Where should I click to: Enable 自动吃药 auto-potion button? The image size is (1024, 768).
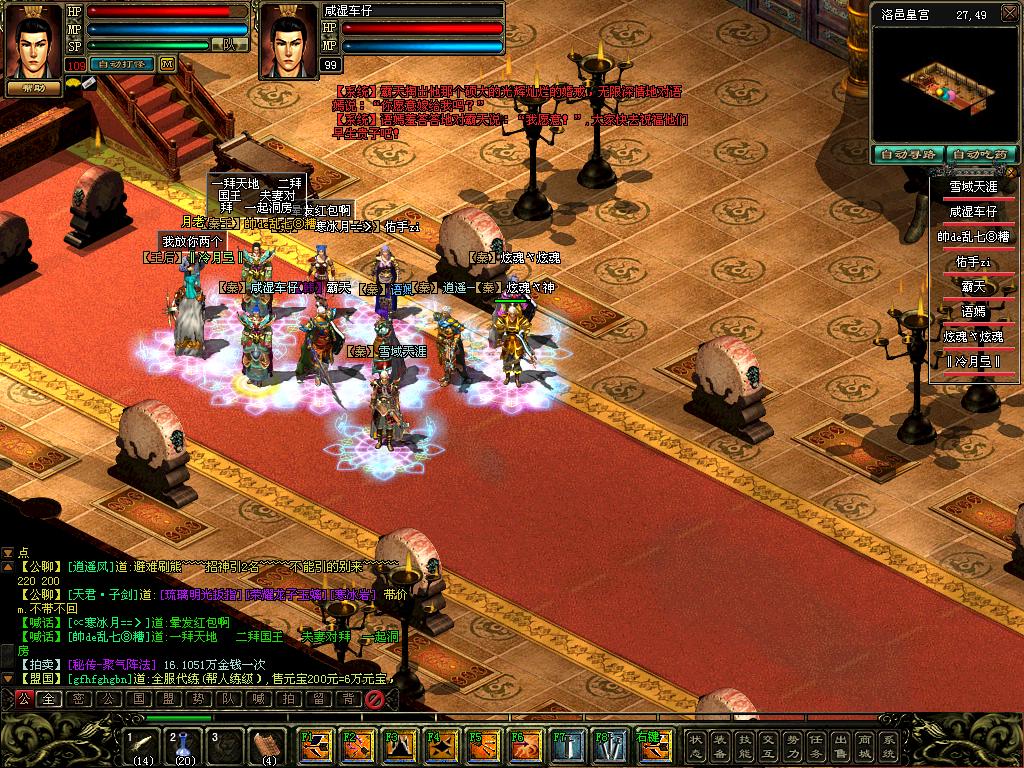point(982,155)
